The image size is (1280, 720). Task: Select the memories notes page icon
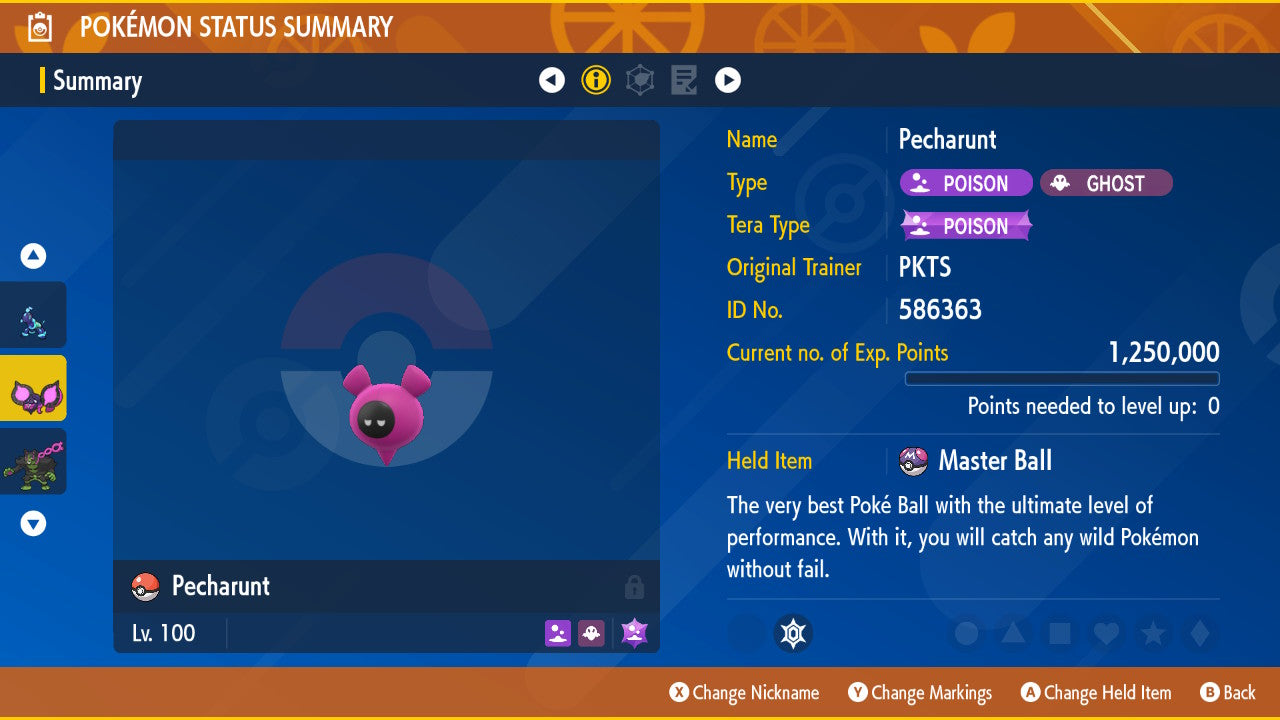click(x=684, y=80)
